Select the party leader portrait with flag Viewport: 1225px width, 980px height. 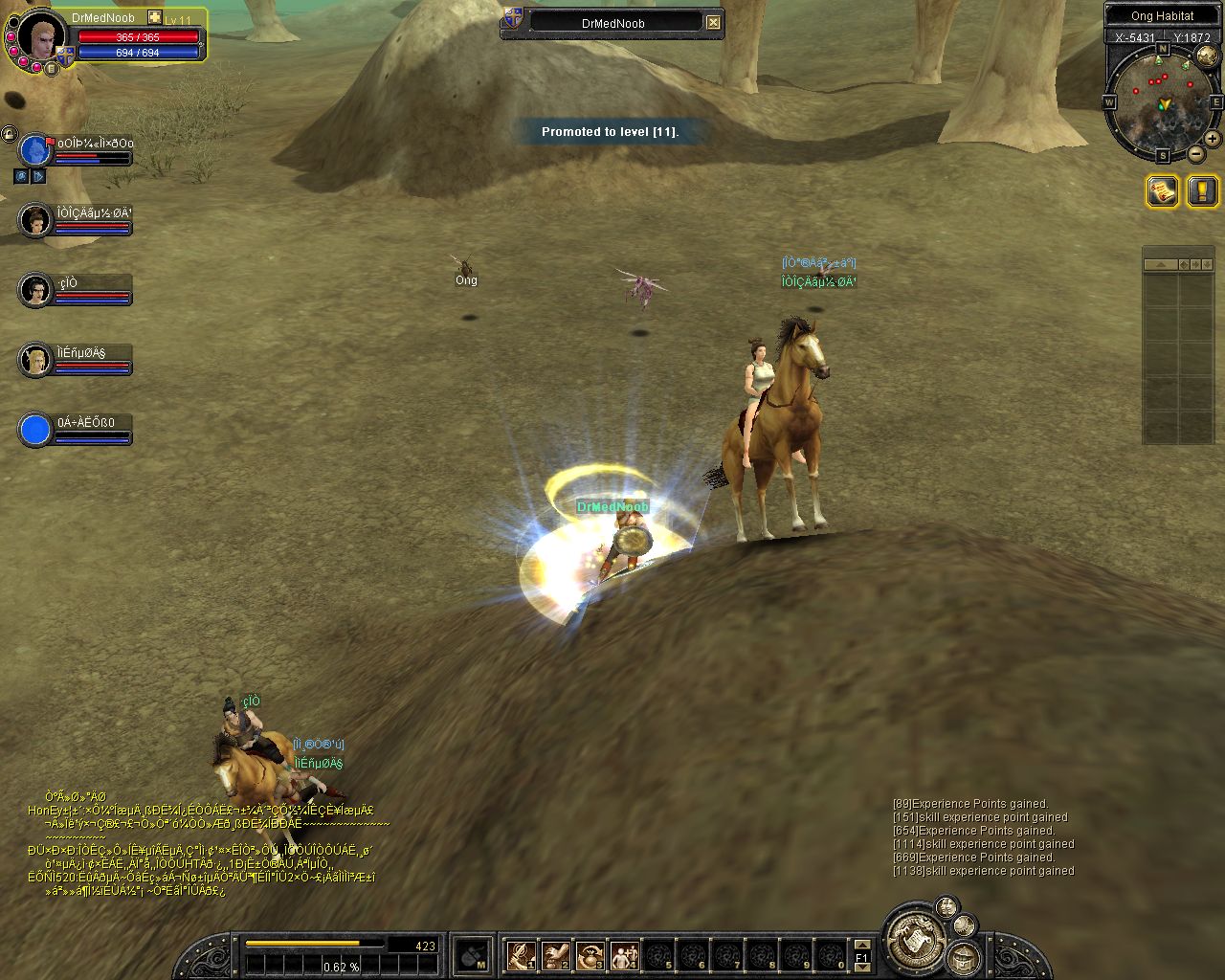[36, 150]
